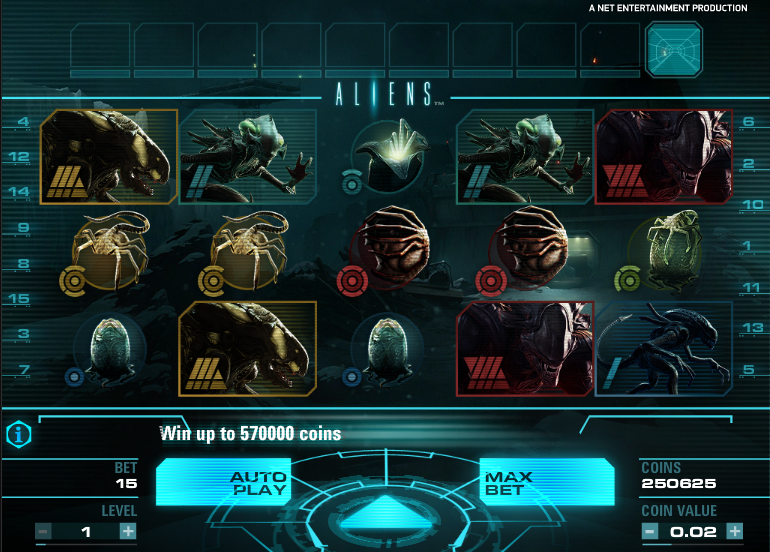Decrease the bet level with minus
770x552 pixels.
coord(43,531)
